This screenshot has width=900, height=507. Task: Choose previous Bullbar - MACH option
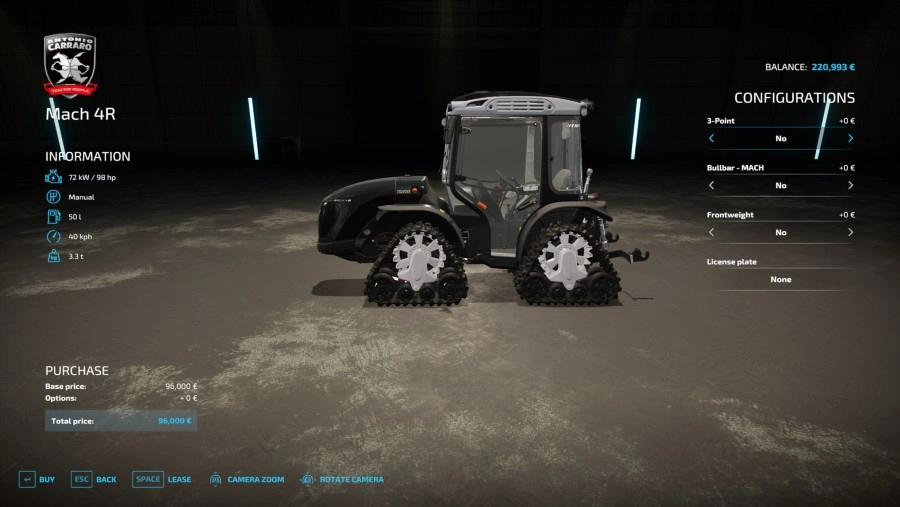pyautogui.click(x=712, y=185)
